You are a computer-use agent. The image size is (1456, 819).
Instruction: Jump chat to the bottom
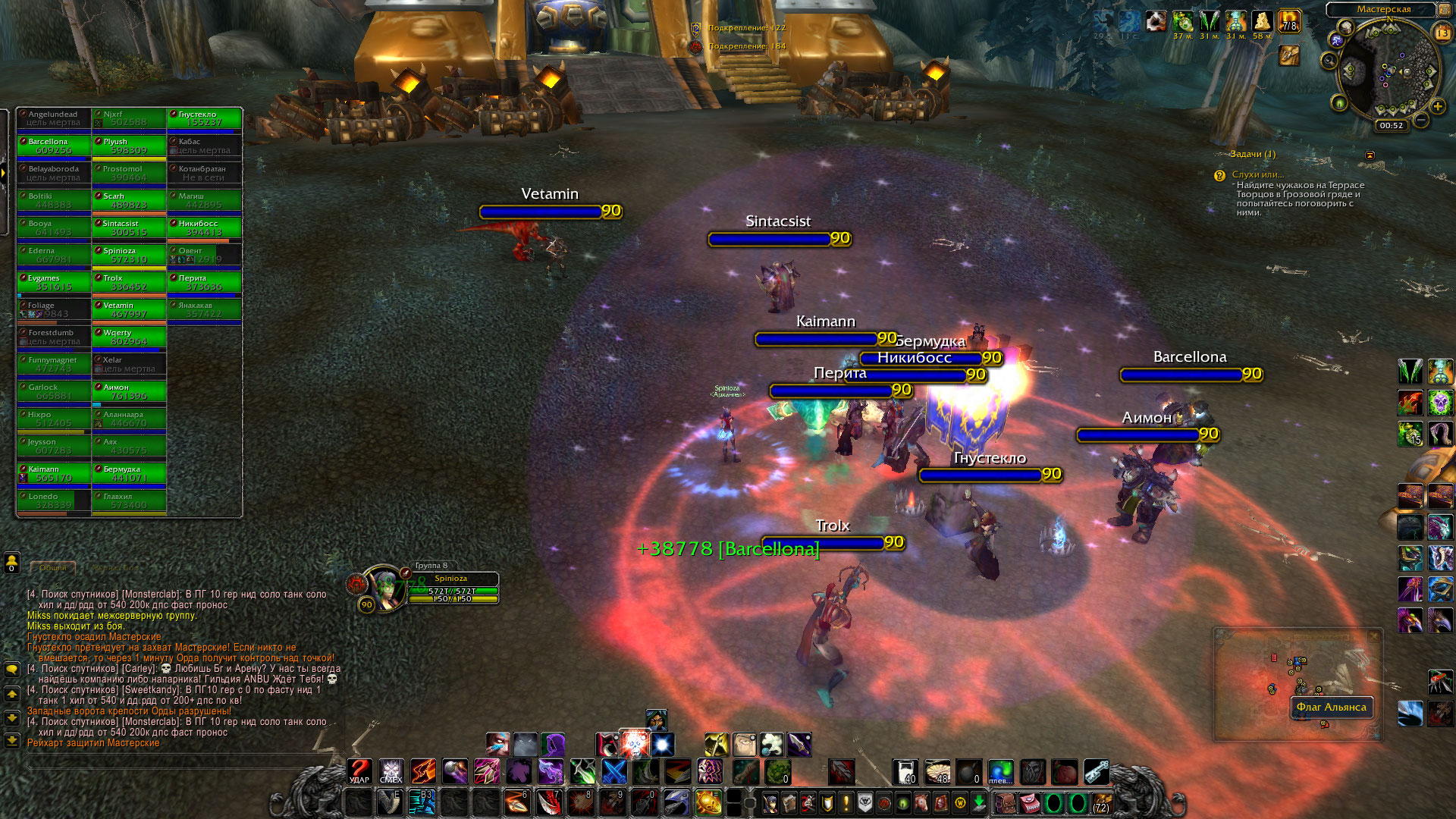[x=12, y=740]
